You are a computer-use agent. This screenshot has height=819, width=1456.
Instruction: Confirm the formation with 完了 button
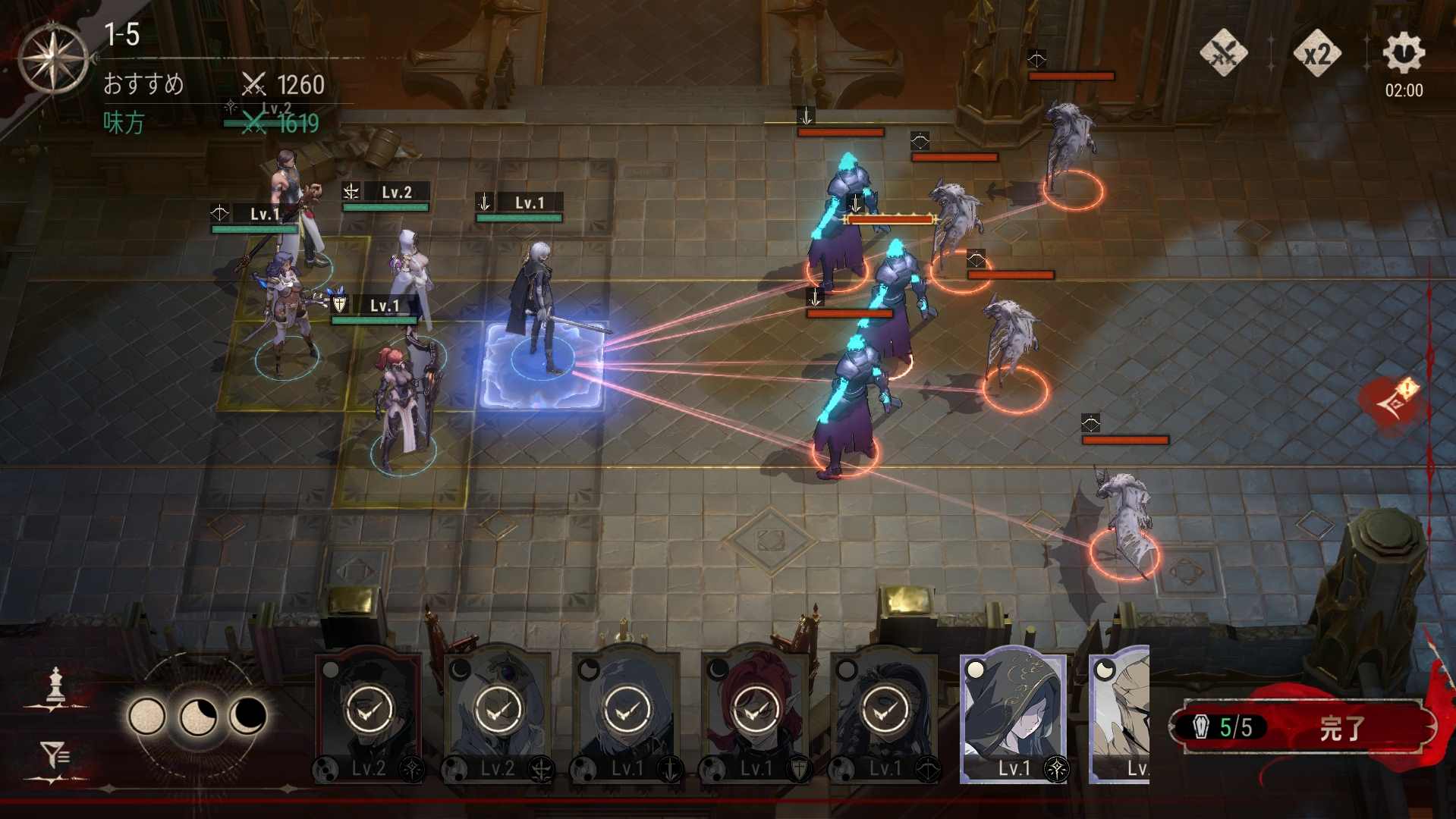[x=1341, y=727]
